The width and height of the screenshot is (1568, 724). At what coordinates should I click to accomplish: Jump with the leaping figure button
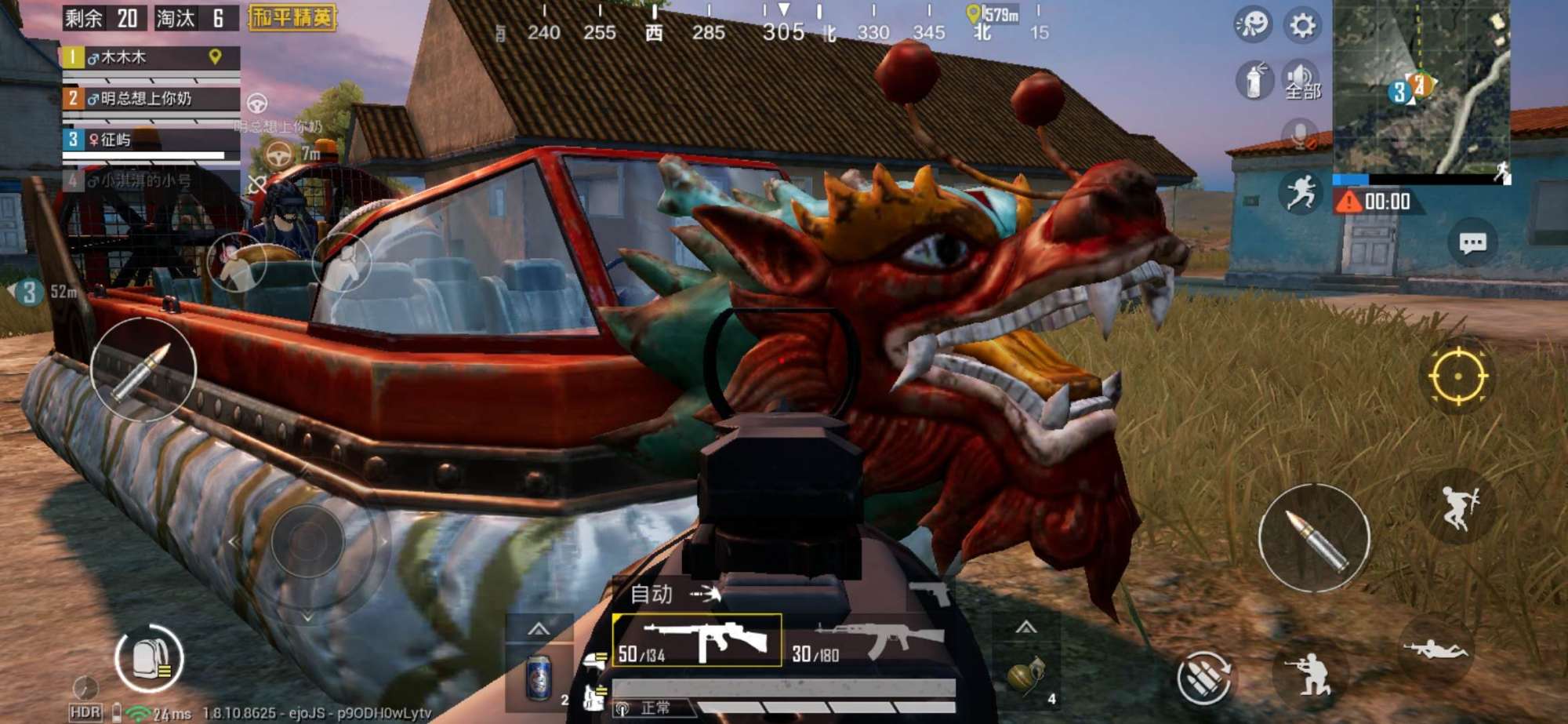[1457, 508]
